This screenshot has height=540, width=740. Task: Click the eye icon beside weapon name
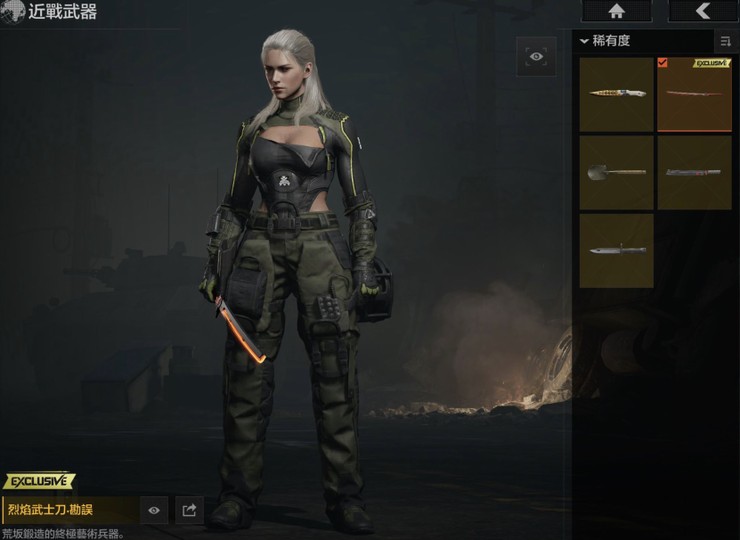[154, 510]
